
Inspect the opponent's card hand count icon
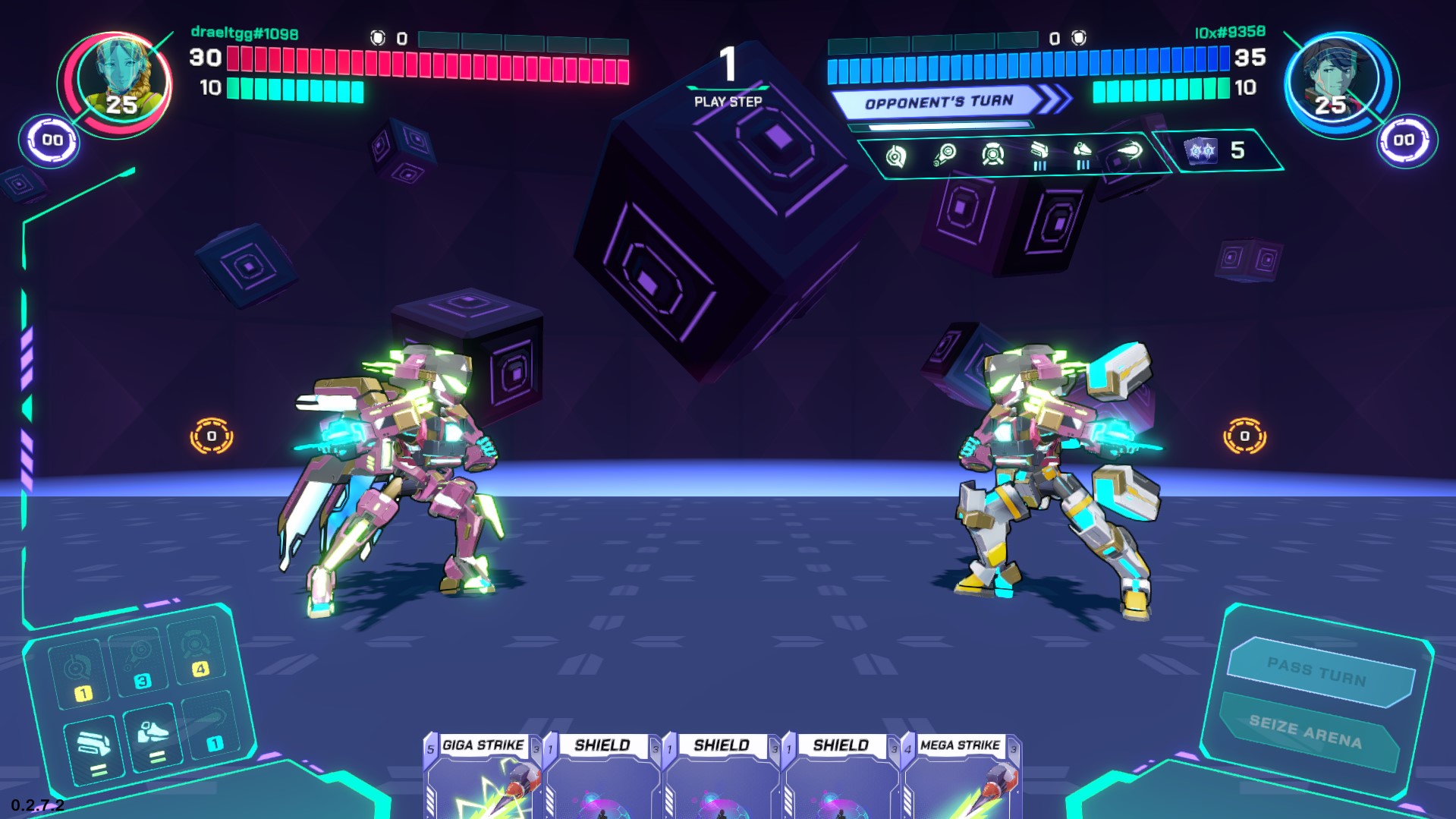pos(1203,150)
